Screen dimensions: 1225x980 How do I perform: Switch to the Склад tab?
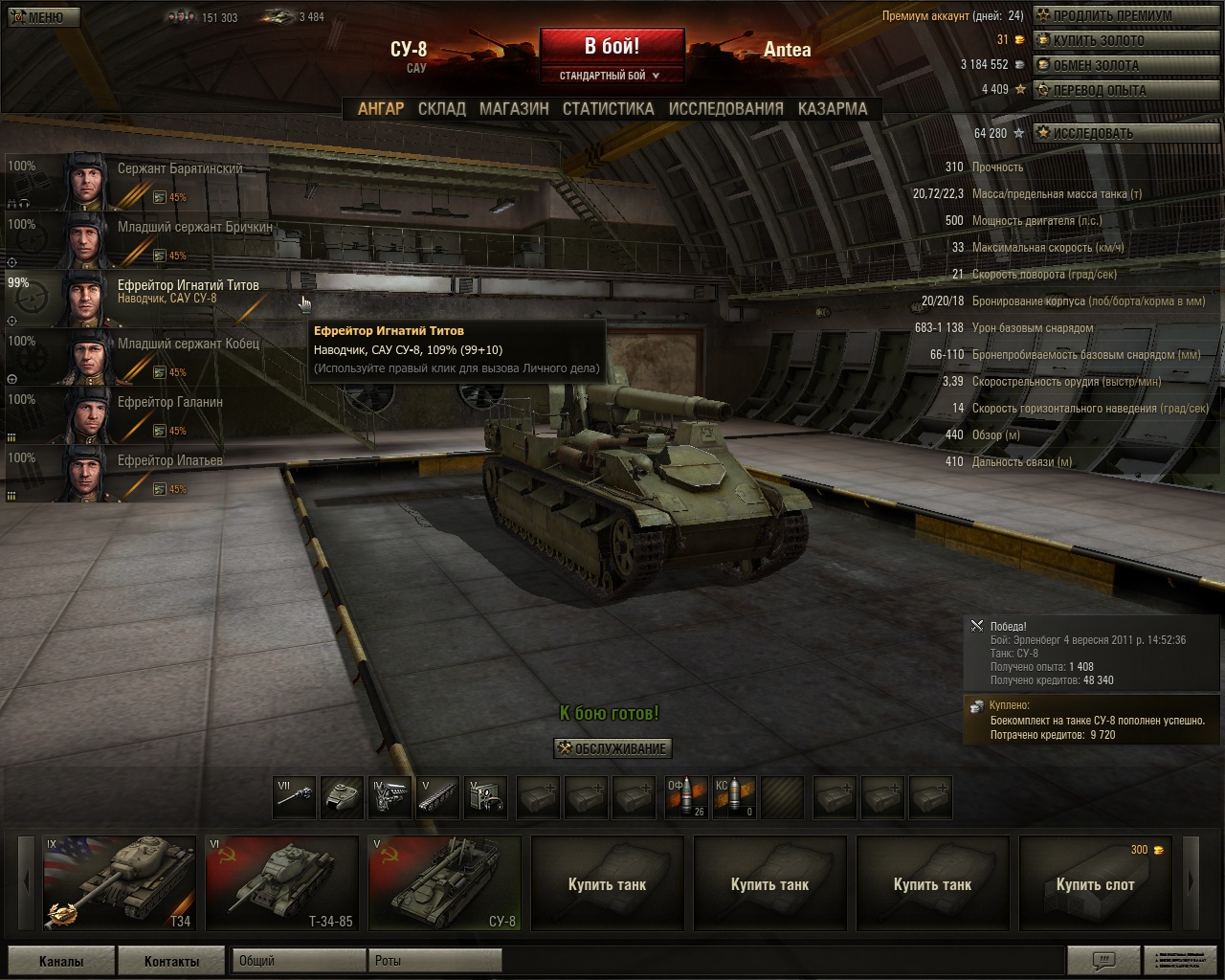coord(441,109)
